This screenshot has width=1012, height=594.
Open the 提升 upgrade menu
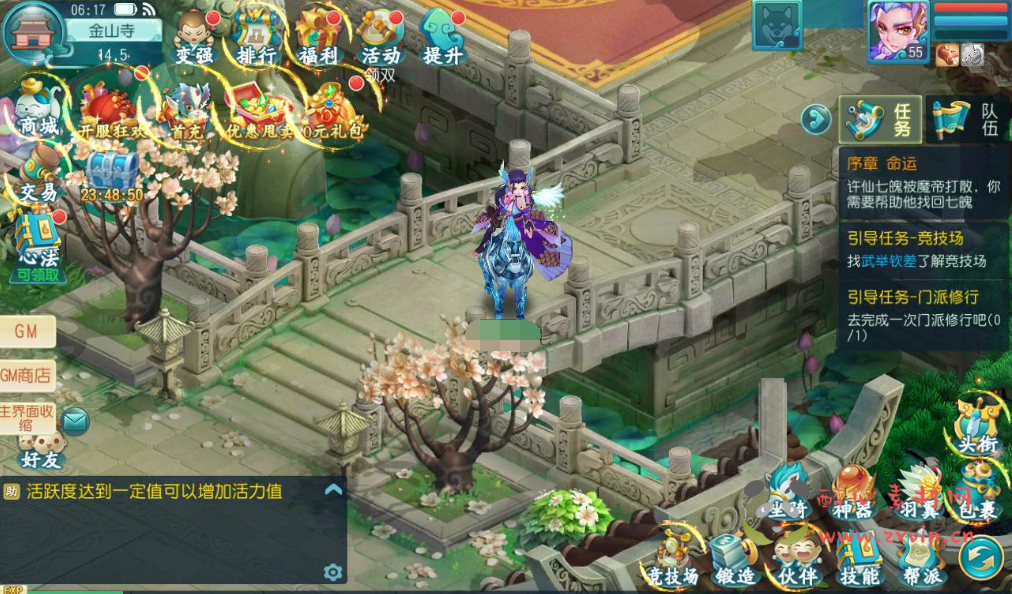tap(442, 38)
